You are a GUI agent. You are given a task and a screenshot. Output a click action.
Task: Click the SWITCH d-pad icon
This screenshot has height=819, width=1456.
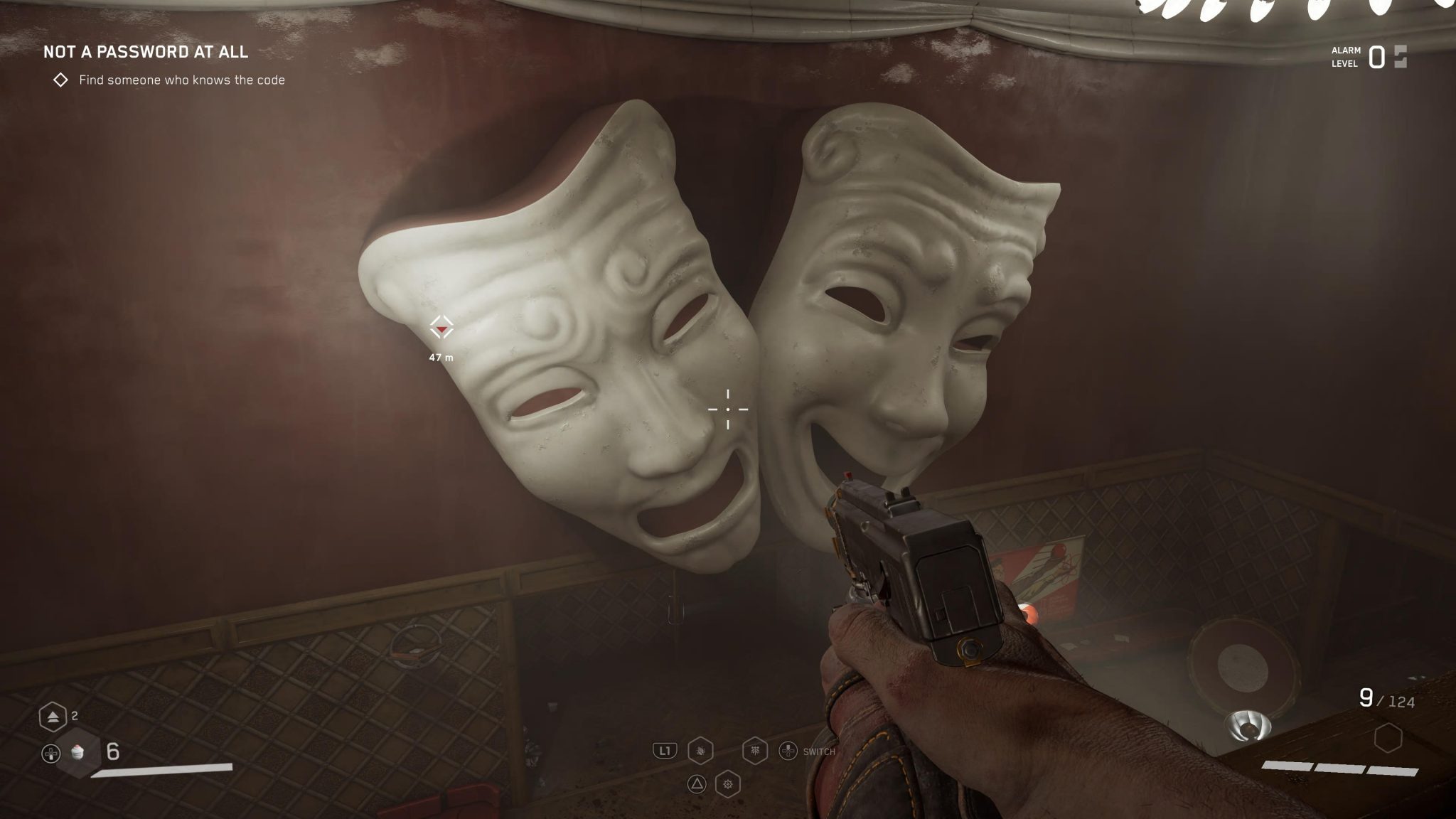[x=789, y=751]
